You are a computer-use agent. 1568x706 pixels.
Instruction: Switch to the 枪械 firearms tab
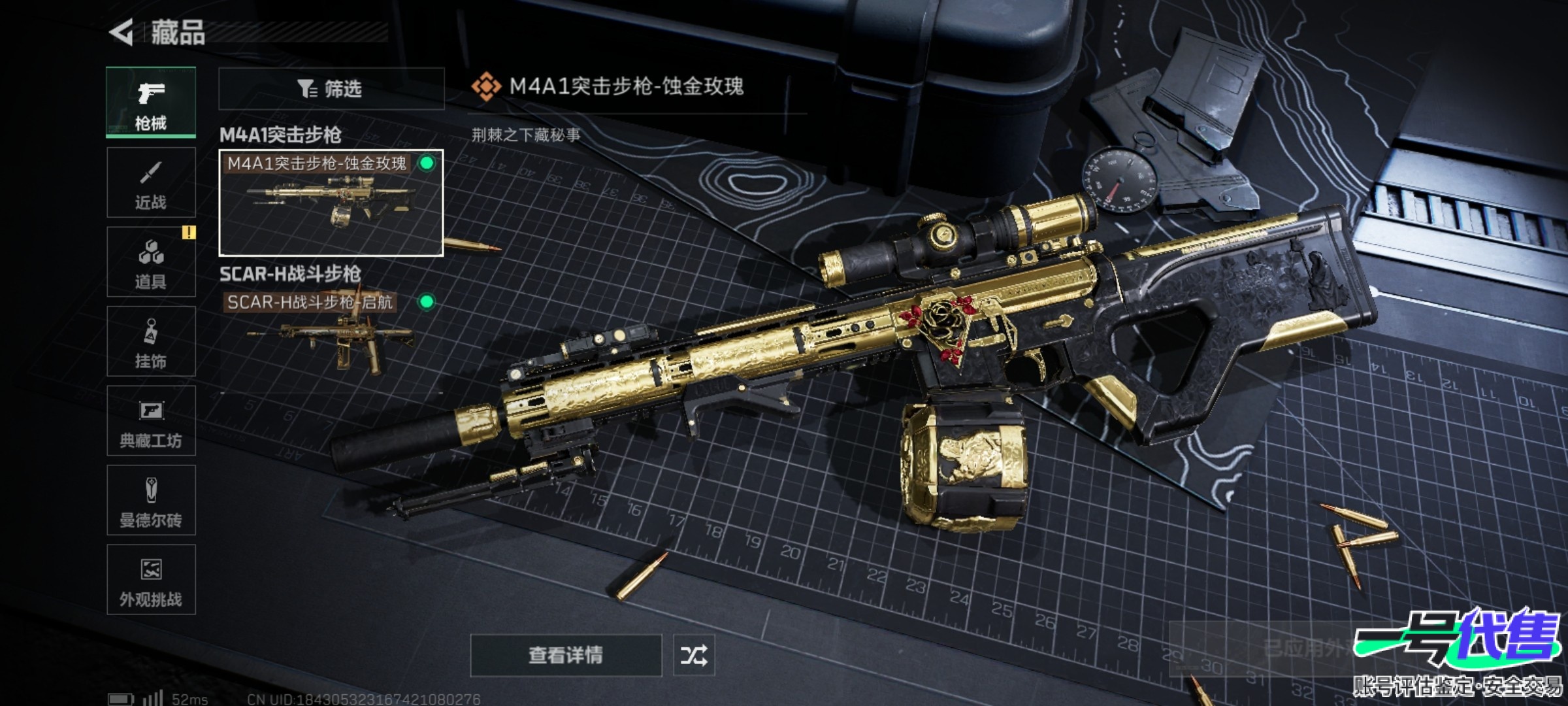click(x=151, y=103)
